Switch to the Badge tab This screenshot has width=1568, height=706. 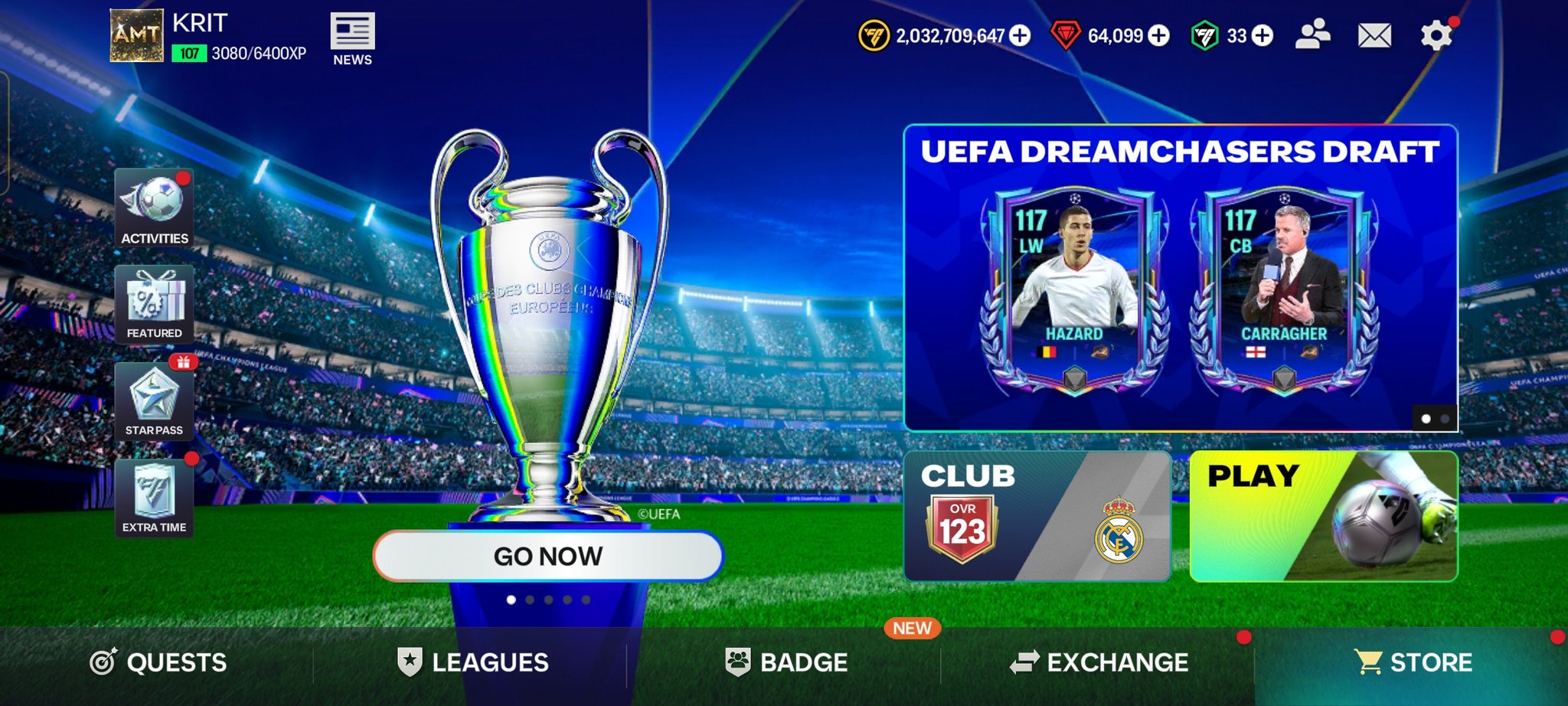(786, 662)
